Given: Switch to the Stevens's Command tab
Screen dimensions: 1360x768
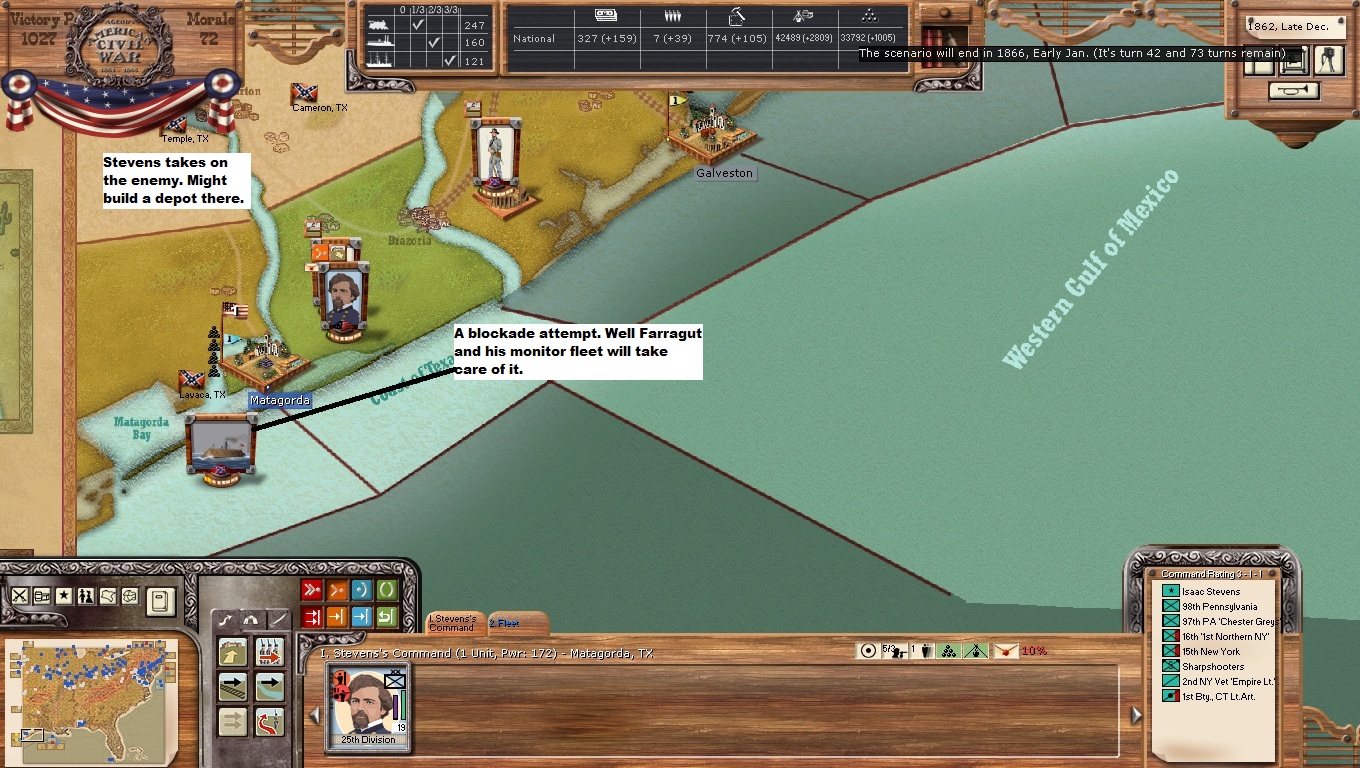Looking at the screenshot, I should pyautogui.click(x=455, y=623).
